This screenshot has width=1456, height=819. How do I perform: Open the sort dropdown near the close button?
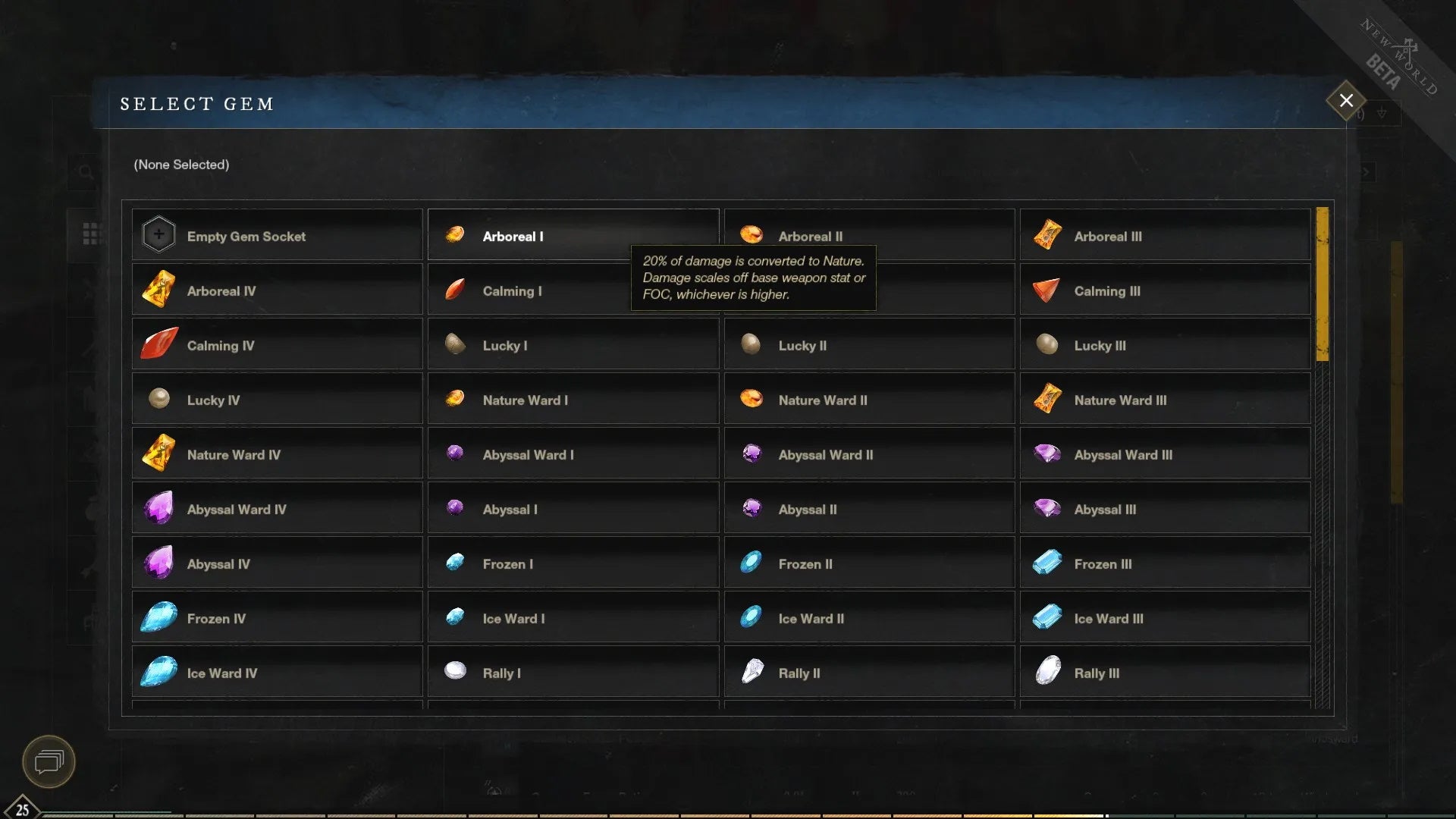pos(1382,112)
